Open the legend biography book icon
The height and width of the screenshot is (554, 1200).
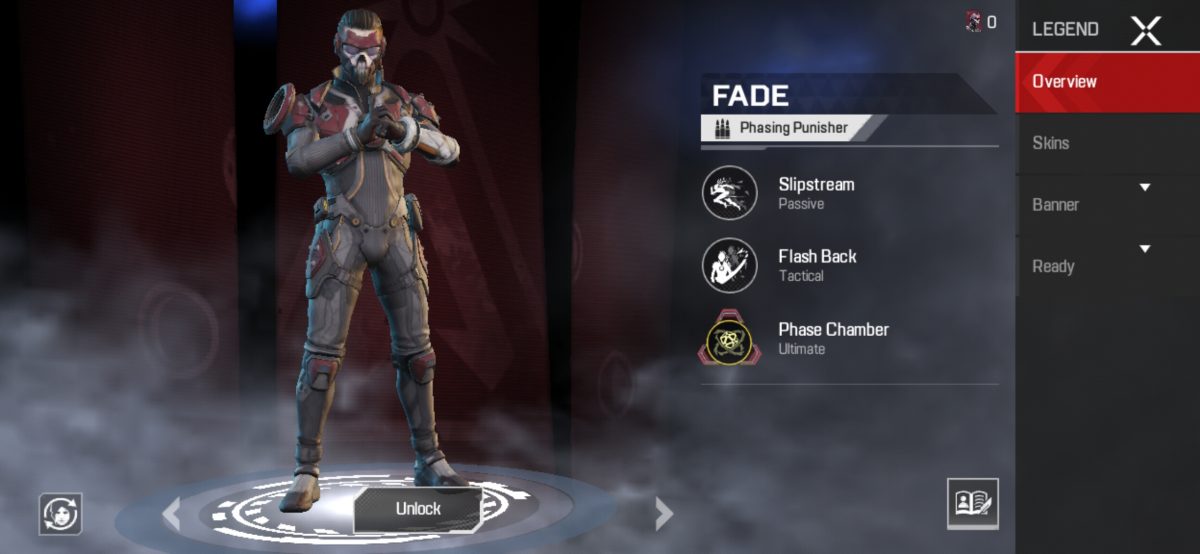tap(972, 503)
